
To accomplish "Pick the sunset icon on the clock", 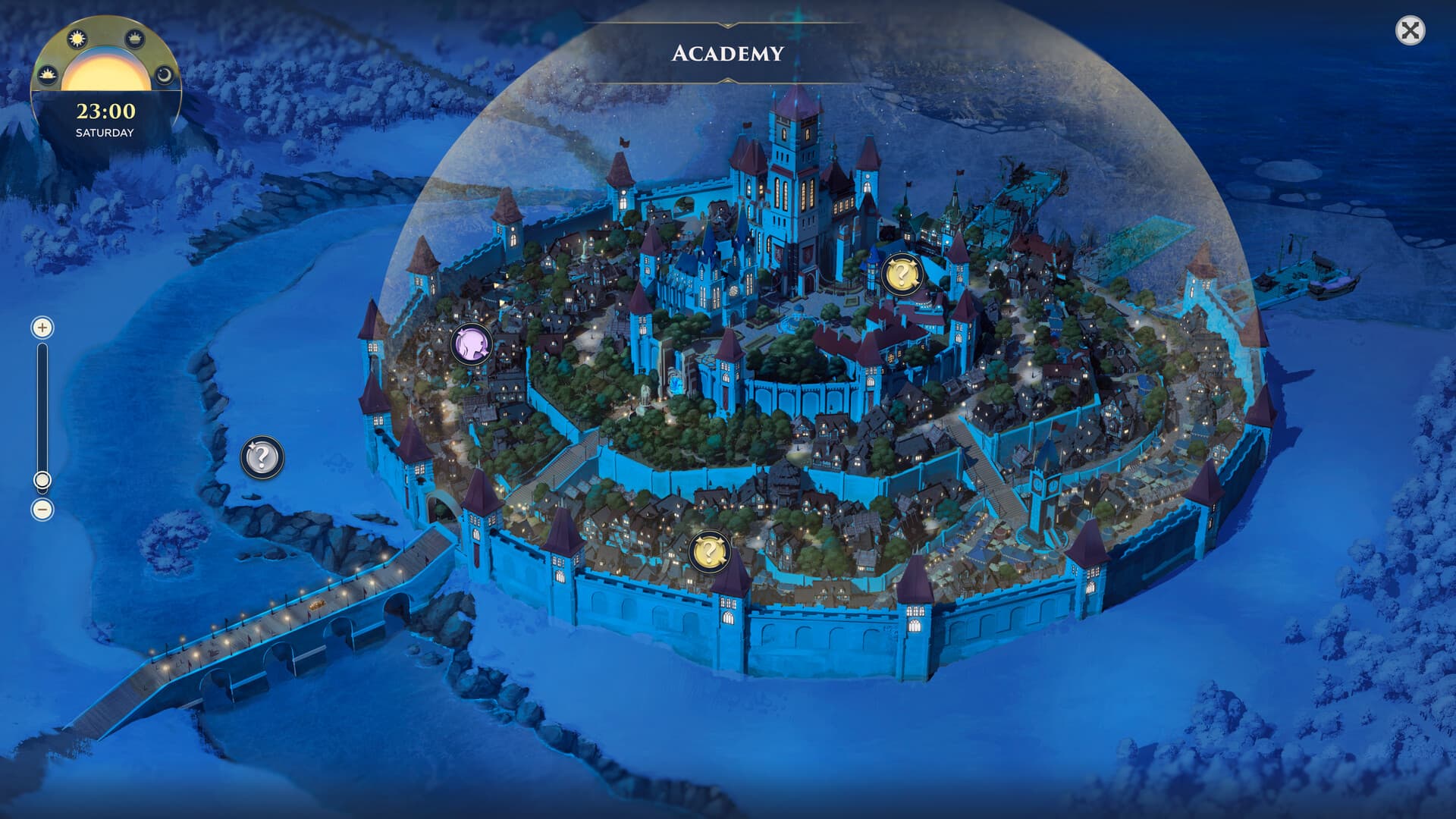I will (135, 38).
